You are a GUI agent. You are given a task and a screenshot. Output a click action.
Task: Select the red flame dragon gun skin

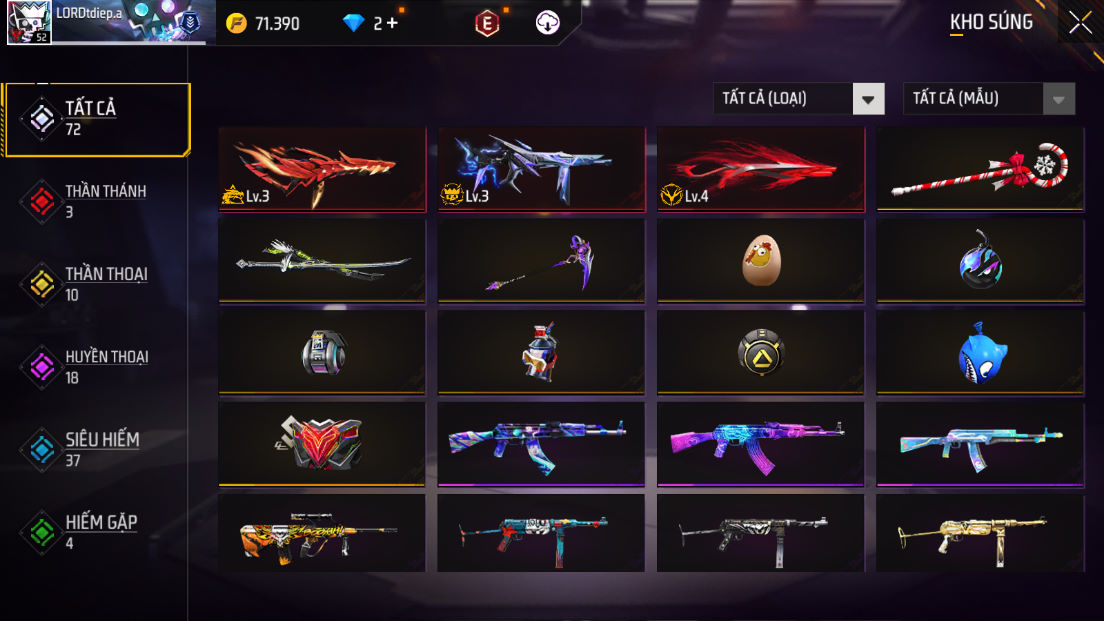pyautogui.click(x=322, y=168)
